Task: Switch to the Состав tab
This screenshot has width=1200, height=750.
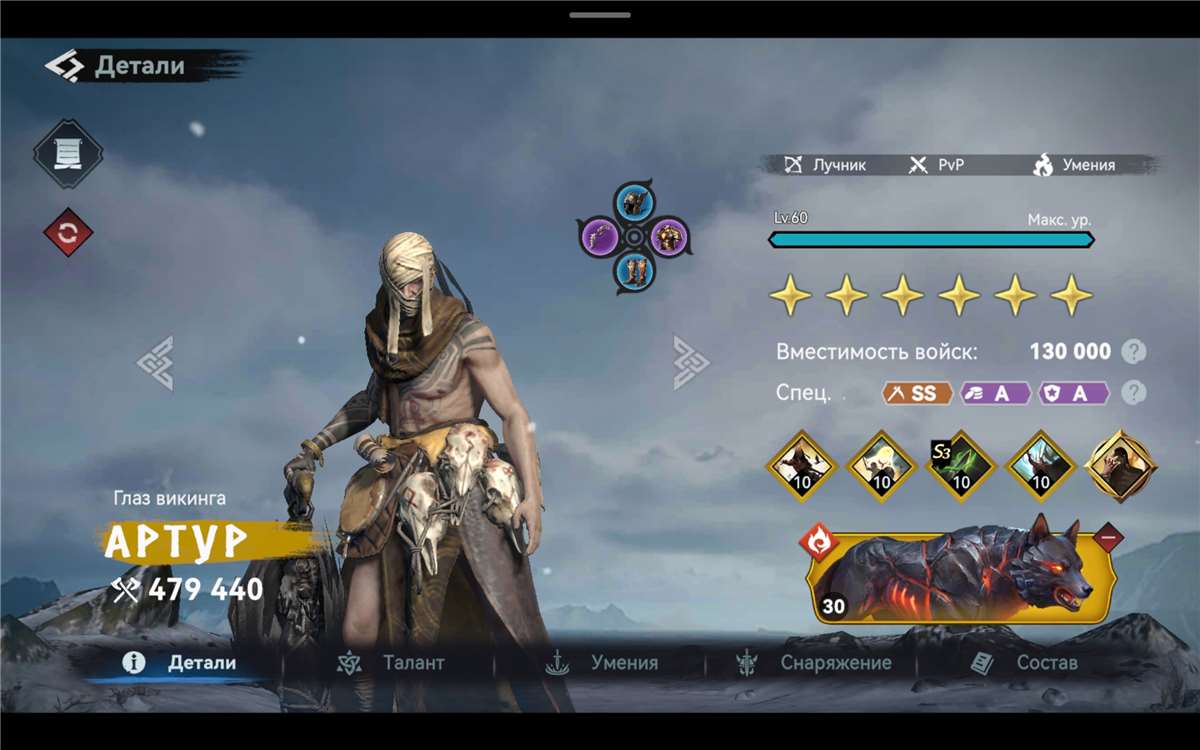Action: click(x=1025, y=663)
